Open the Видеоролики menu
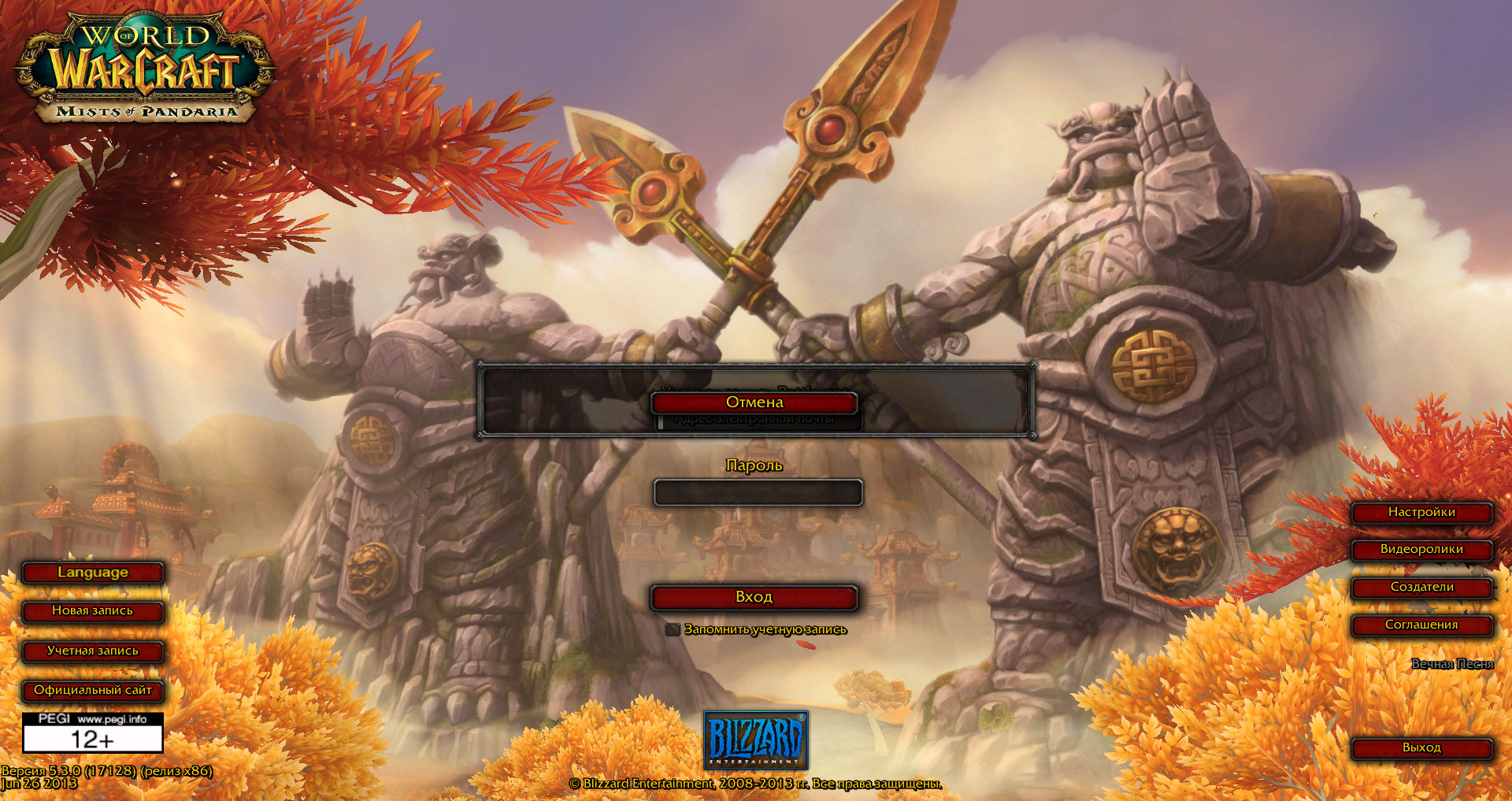Screen dimensions: 1512x801 1421,550
